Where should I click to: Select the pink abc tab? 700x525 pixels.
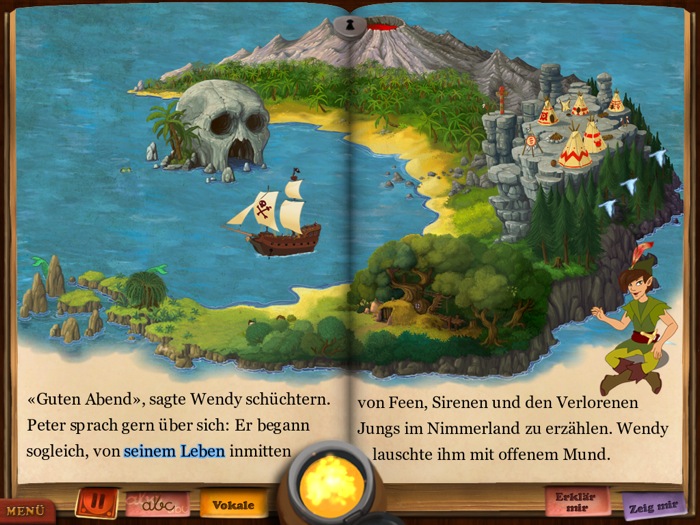pyautogui.click(x=158, y=504)
